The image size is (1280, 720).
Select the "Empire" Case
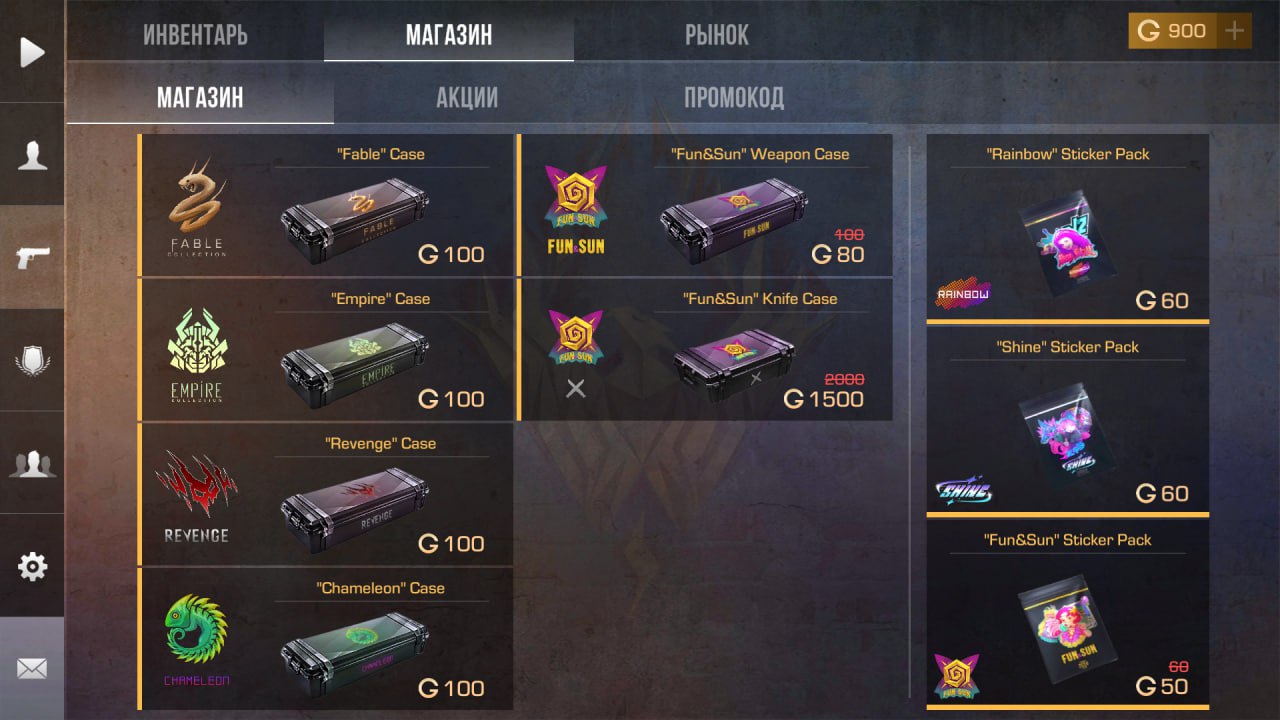(x=326, y=350)
